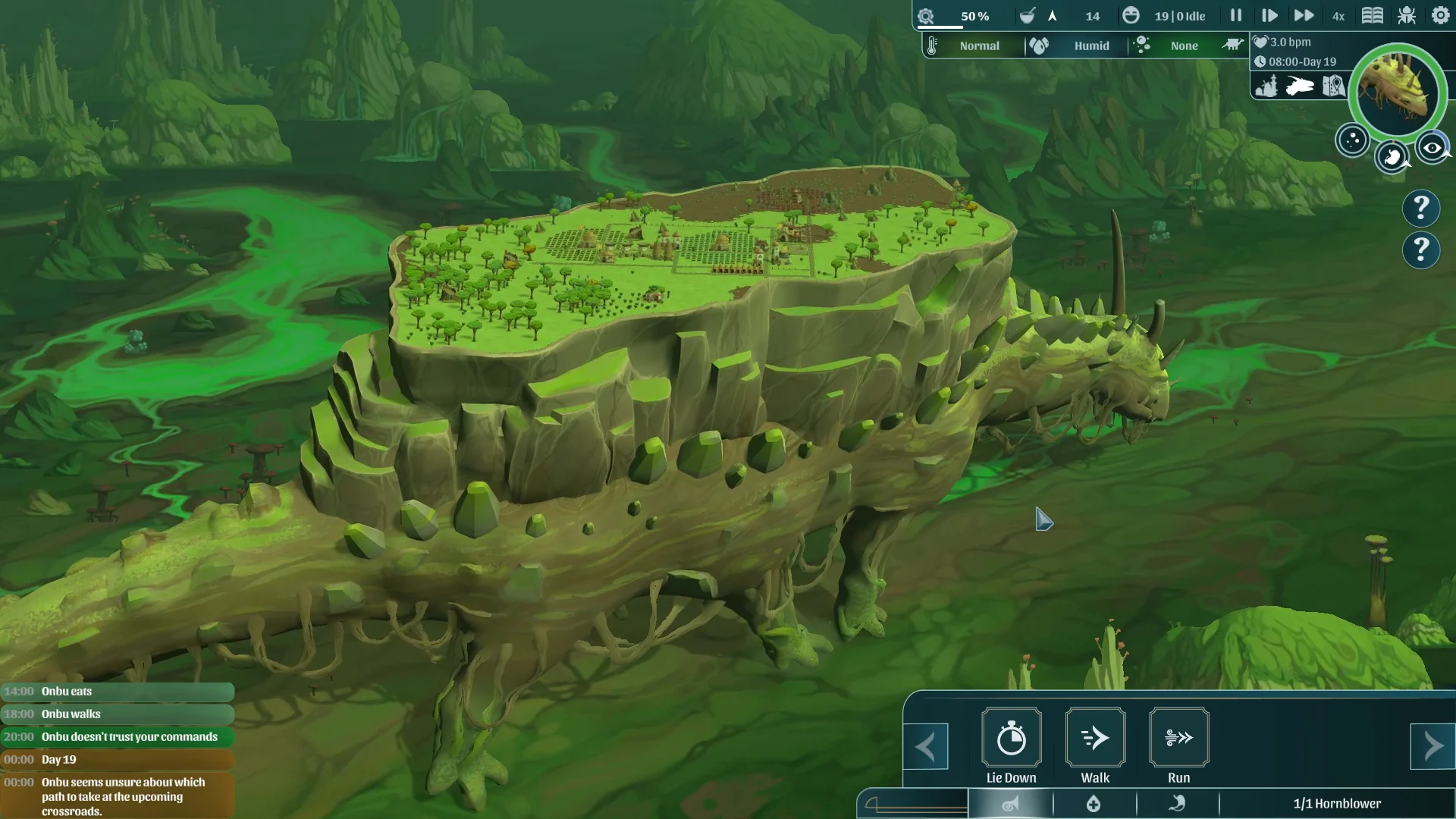Open the book codex icon
Screen dimensions: 1456x819
[1372, 15]
